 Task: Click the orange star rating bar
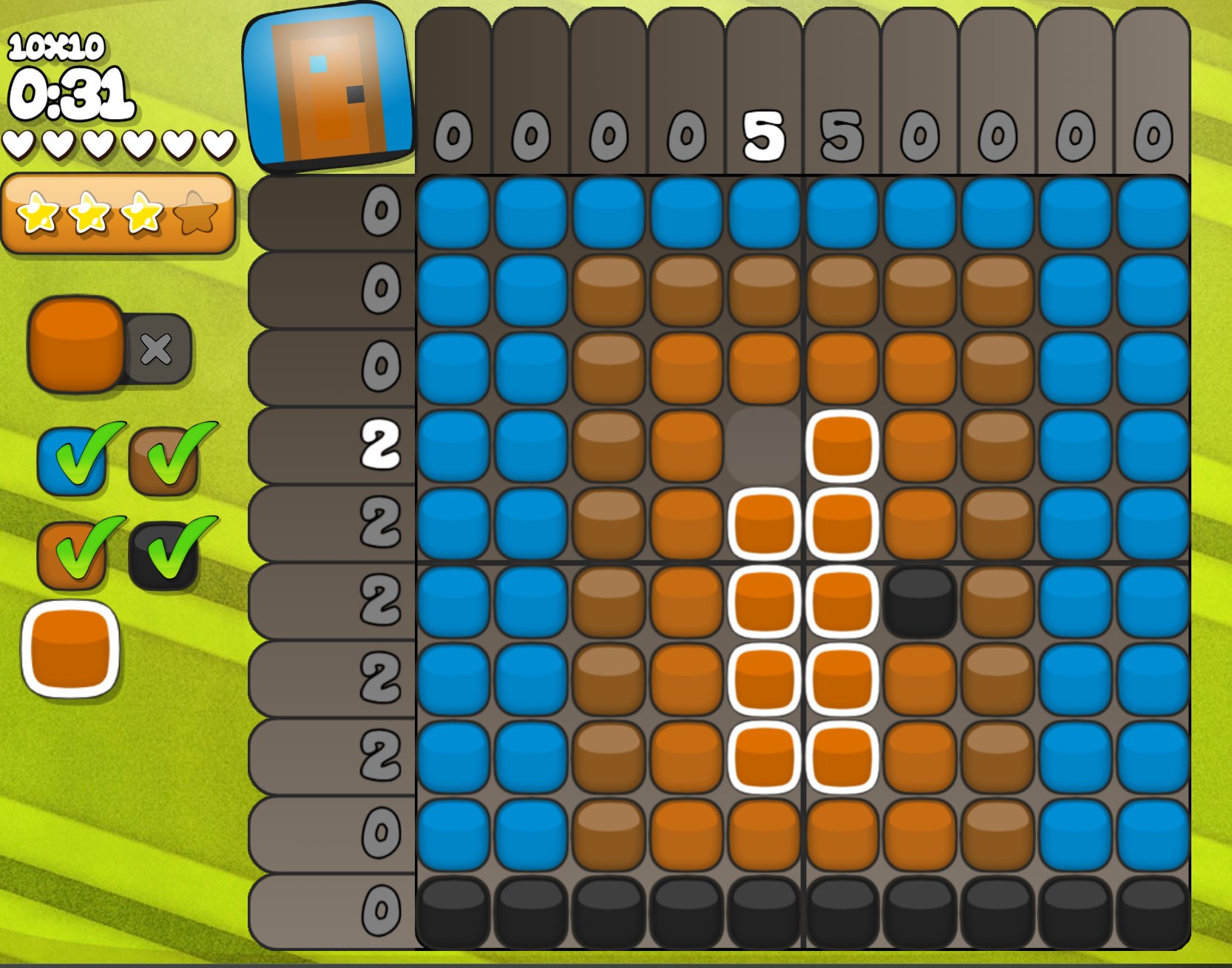click(118, 213)
